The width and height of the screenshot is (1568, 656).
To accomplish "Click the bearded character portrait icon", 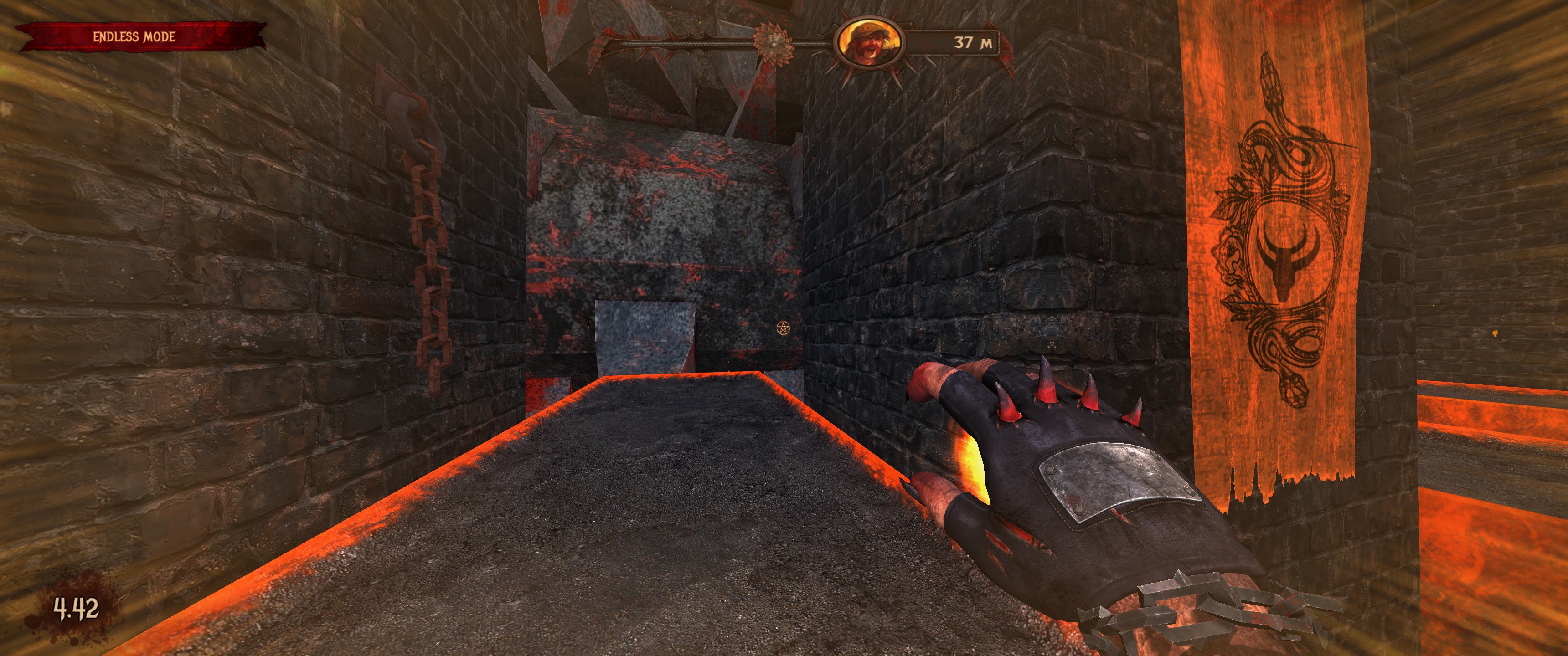I will [x=869, y=43].
